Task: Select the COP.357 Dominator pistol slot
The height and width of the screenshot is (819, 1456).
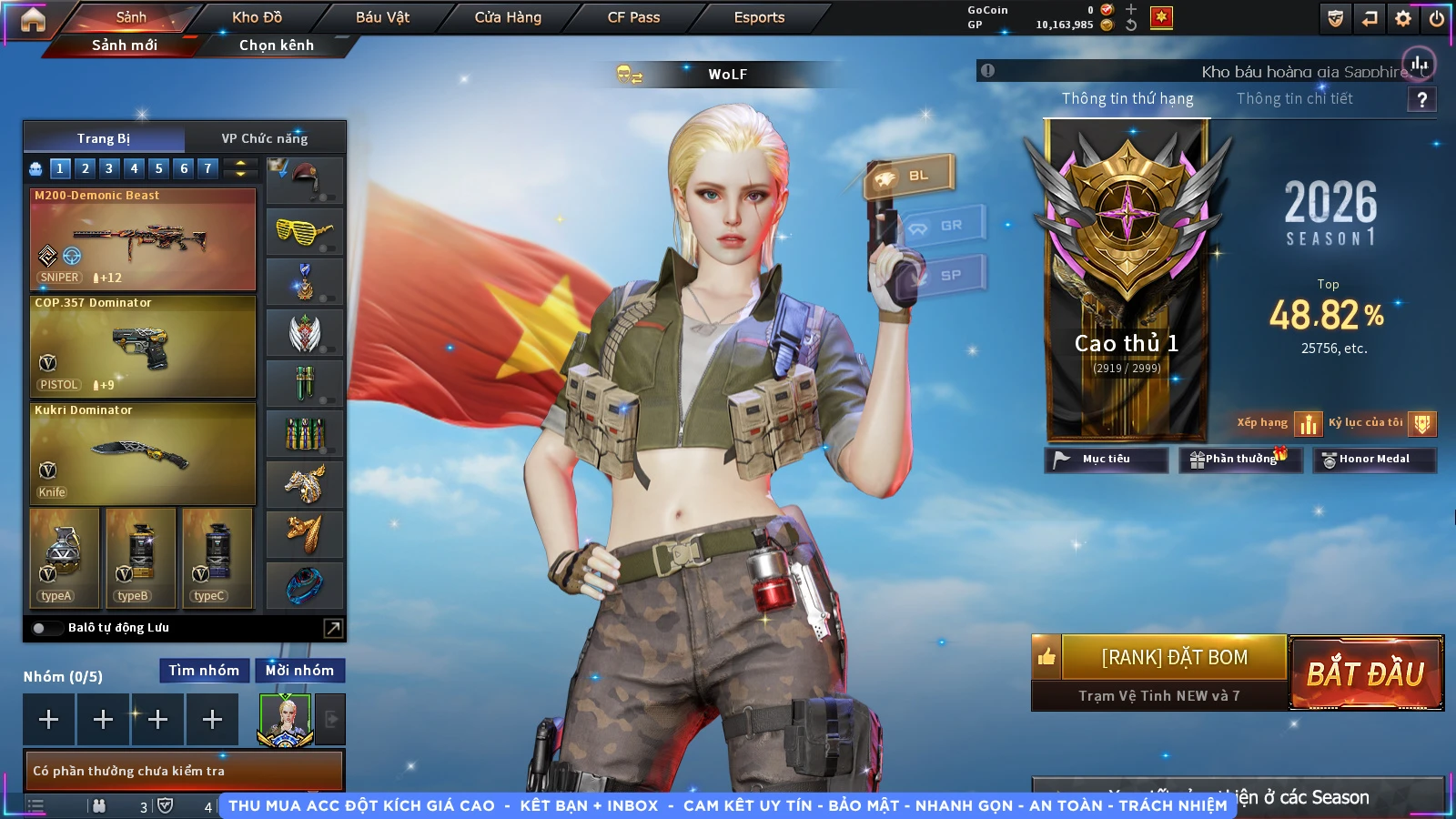Action: pyautogui.click(x=143, y=347)
